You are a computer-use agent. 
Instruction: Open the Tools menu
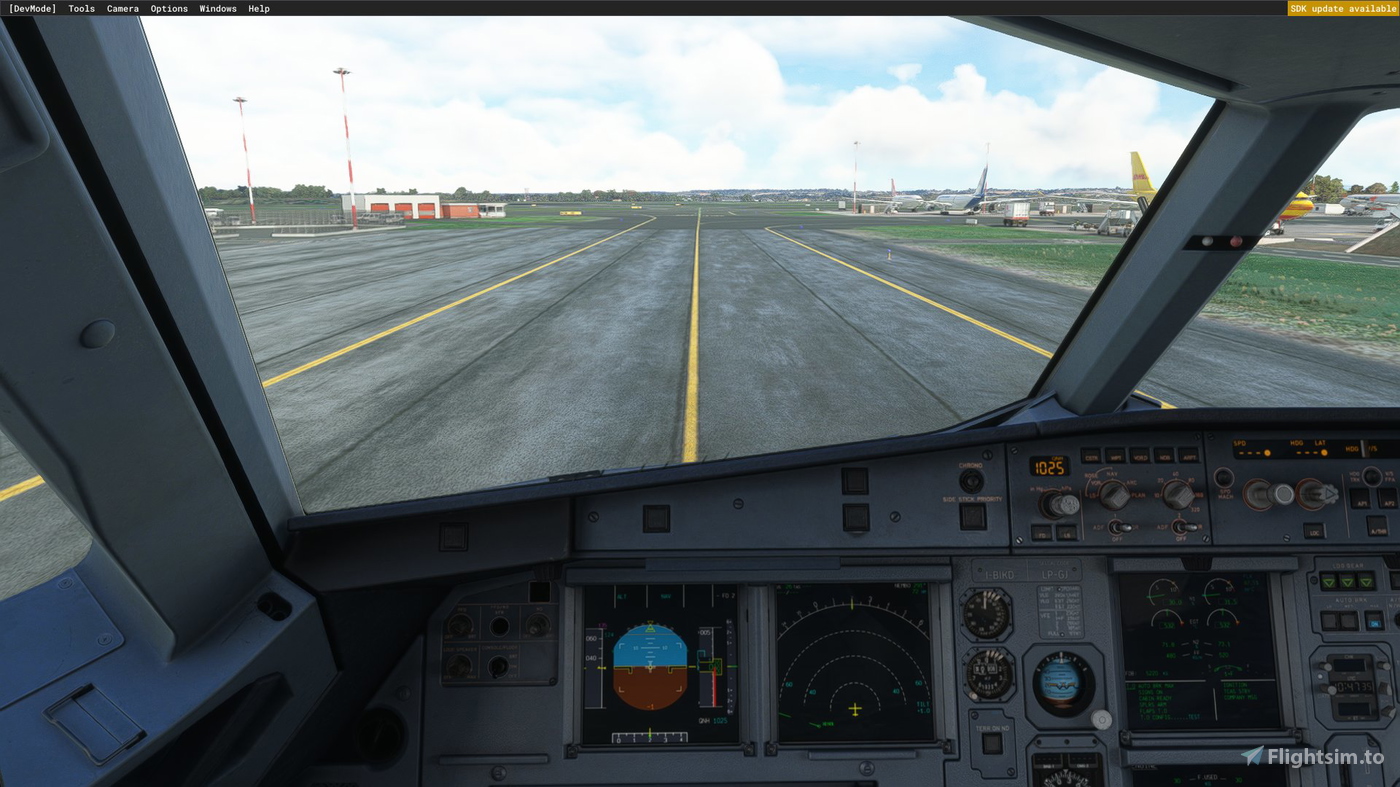(x=80, y=8)
